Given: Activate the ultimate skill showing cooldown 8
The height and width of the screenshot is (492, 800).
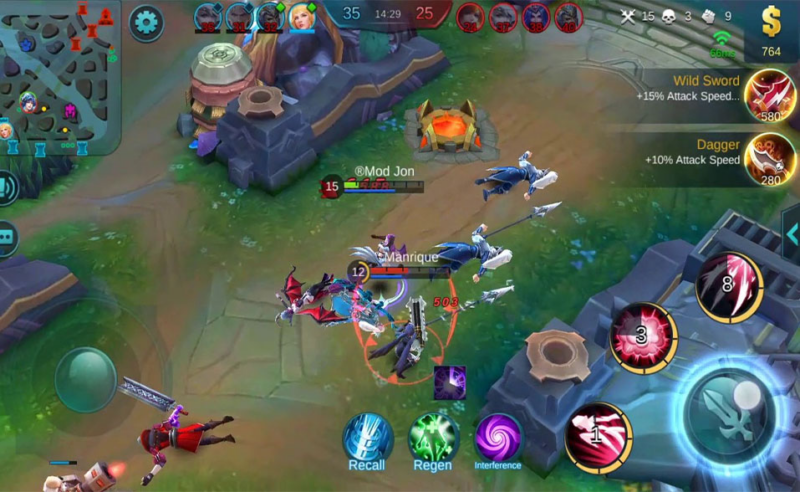Looking at the screenshot, I should coord(729,287).
